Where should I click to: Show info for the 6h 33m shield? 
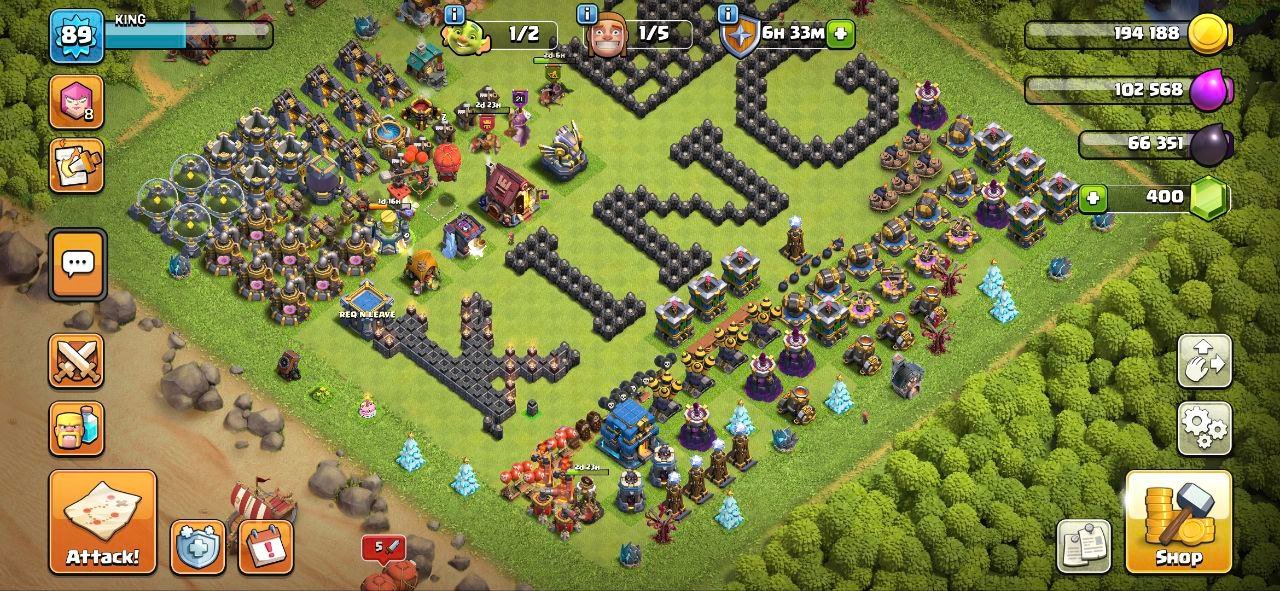[x=727, y=14]
